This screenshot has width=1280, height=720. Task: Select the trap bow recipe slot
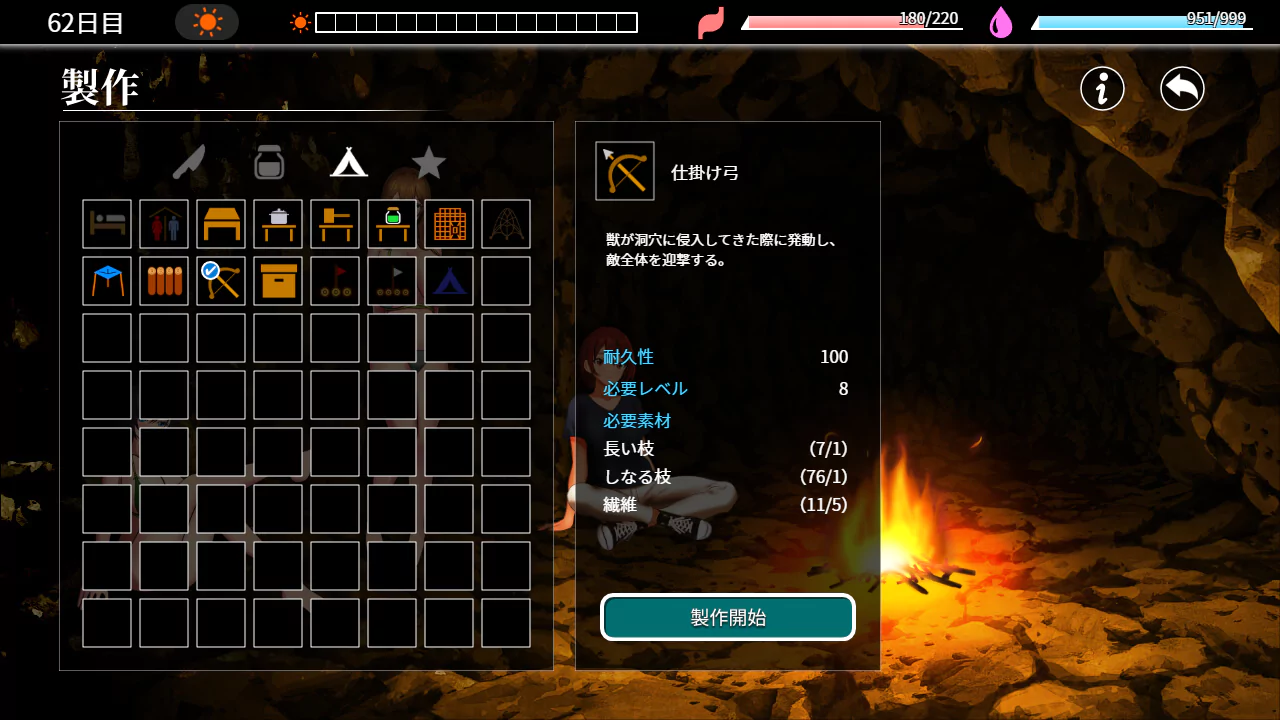click(x=221, y=281)
